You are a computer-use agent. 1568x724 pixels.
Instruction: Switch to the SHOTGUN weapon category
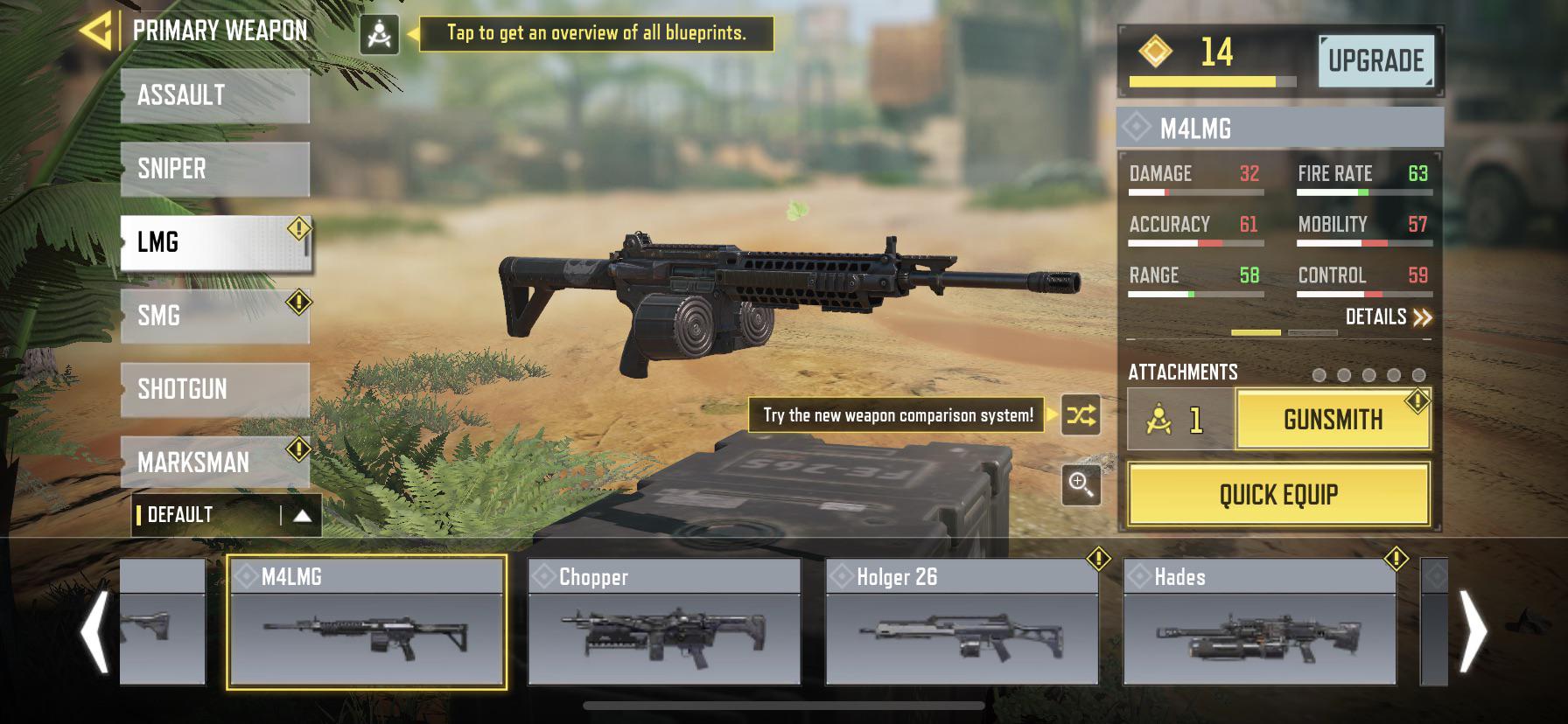coord(214,389)
